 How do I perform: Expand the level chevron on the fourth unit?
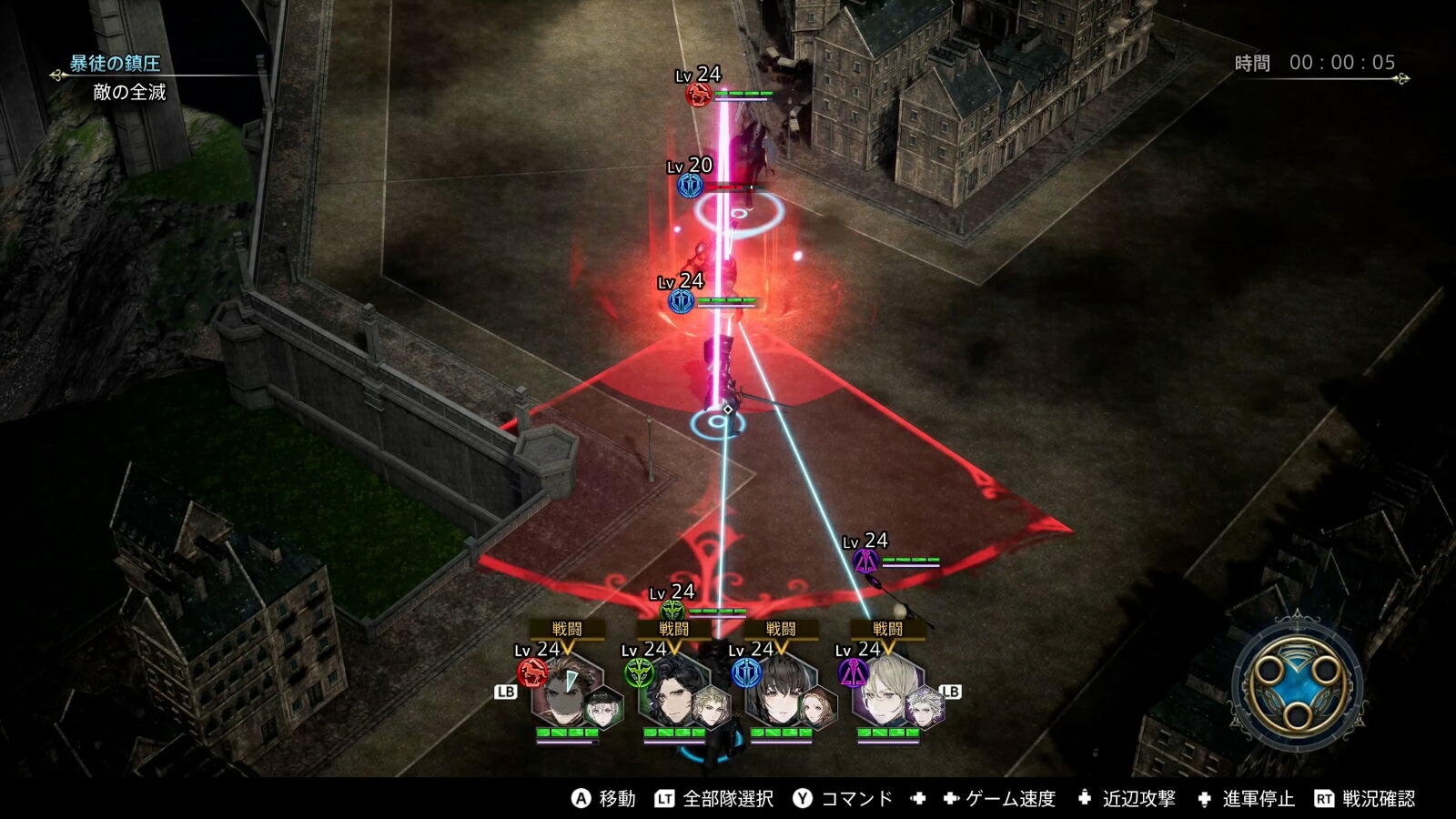[887, 648]
